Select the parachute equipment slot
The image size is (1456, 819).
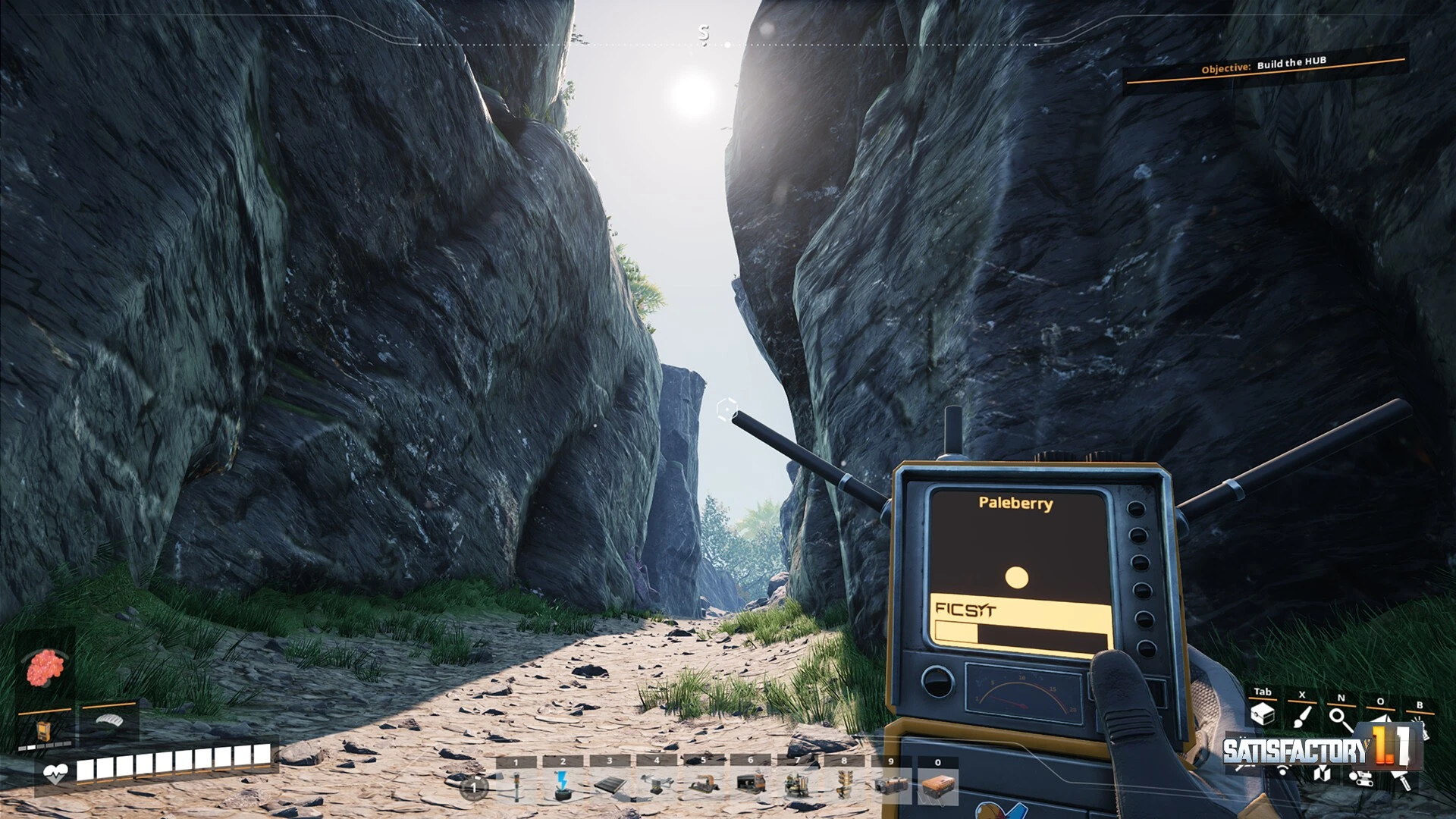click(109, 720)
